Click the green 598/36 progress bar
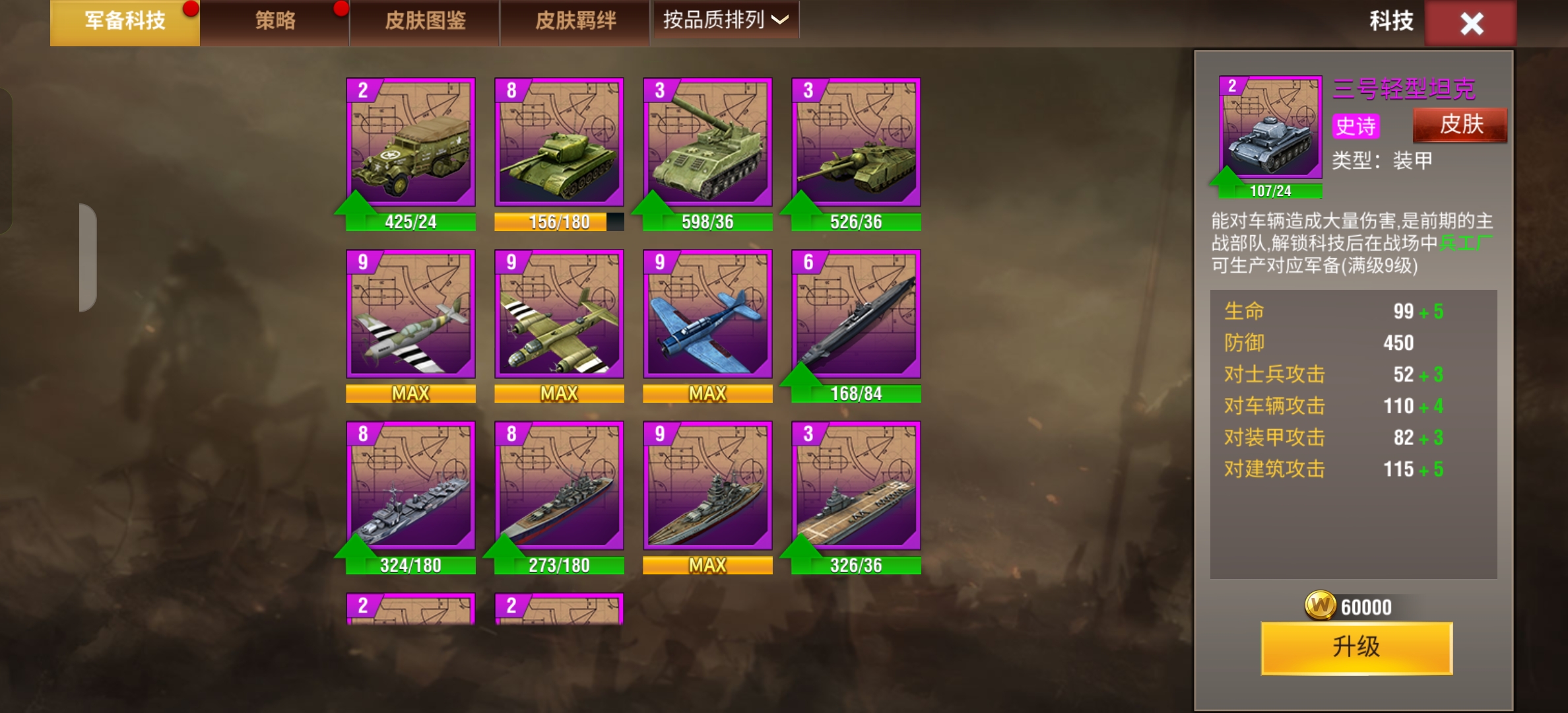The width and height of the screenshot is (1568, 713). coord(707,222)
